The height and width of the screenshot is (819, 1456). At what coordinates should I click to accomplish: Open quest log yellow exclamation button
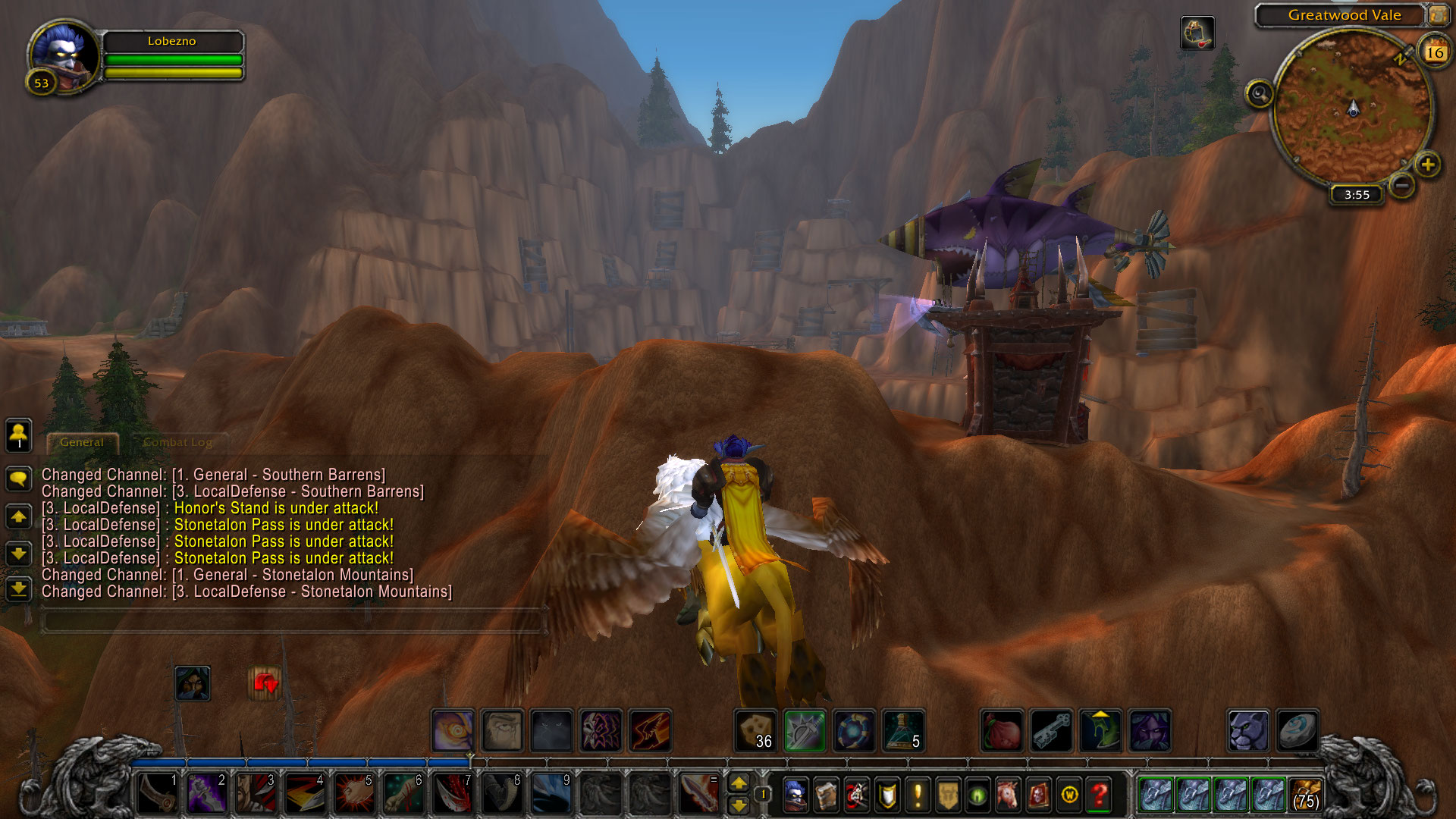918,795
